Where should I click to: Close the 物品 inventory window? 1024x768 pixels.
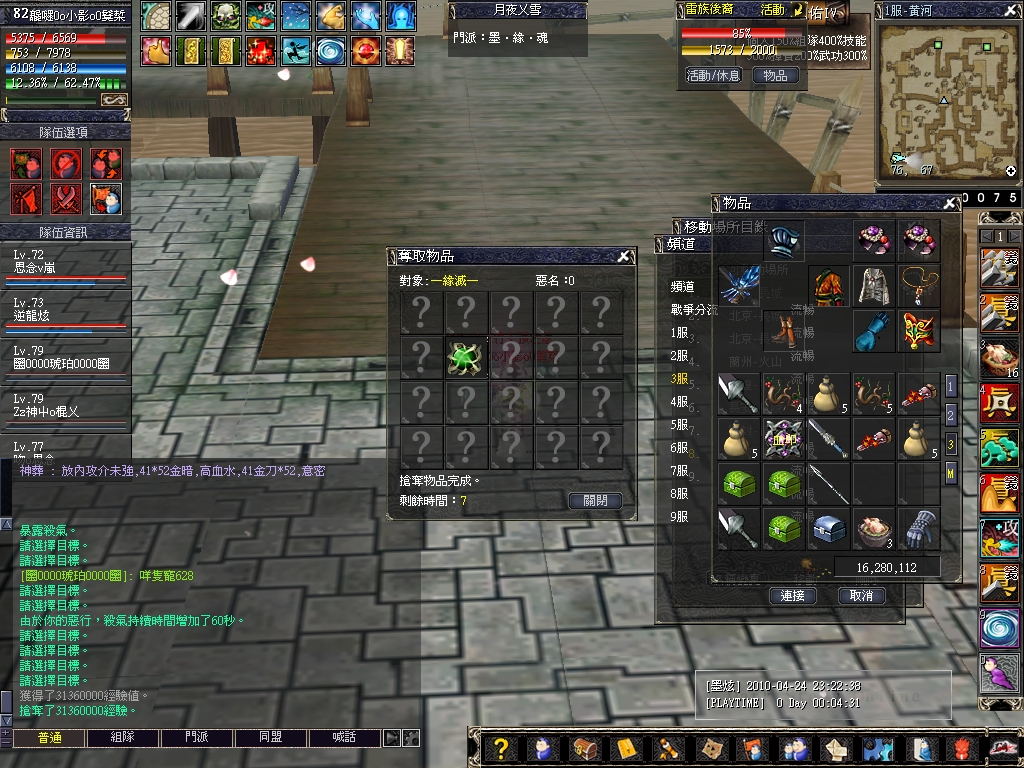(949, 203)
